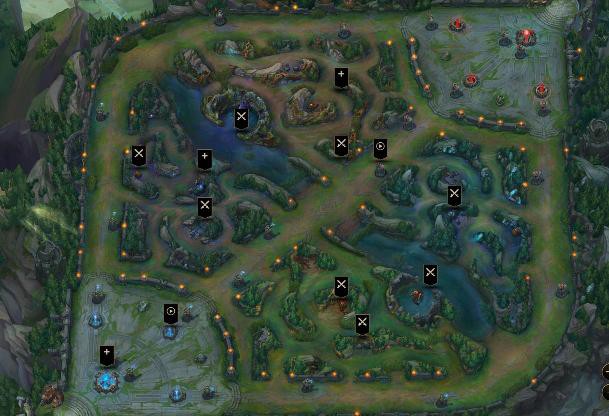
Task: Click the crossed-swords banner closest to the red base
Action: tap(454, 194)
